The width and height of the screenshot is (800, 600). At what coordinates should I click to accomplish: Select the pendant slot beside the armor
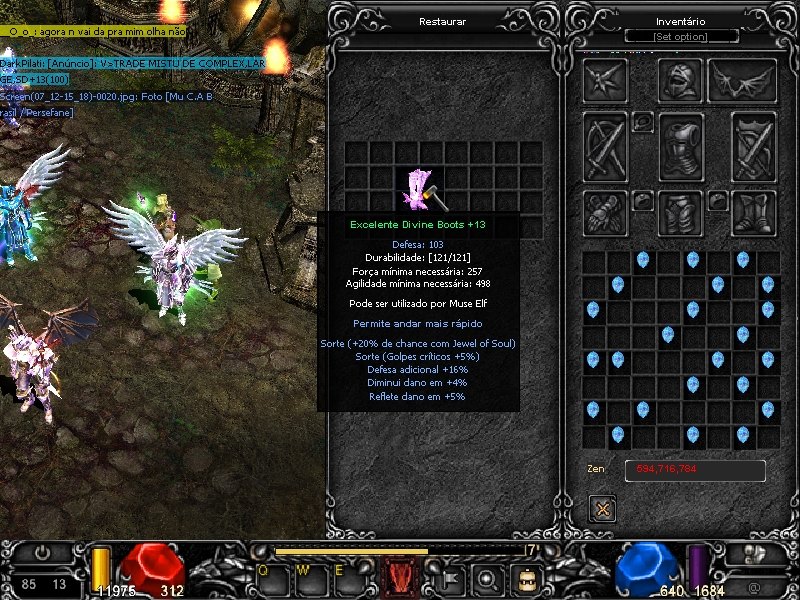[643, 122]
